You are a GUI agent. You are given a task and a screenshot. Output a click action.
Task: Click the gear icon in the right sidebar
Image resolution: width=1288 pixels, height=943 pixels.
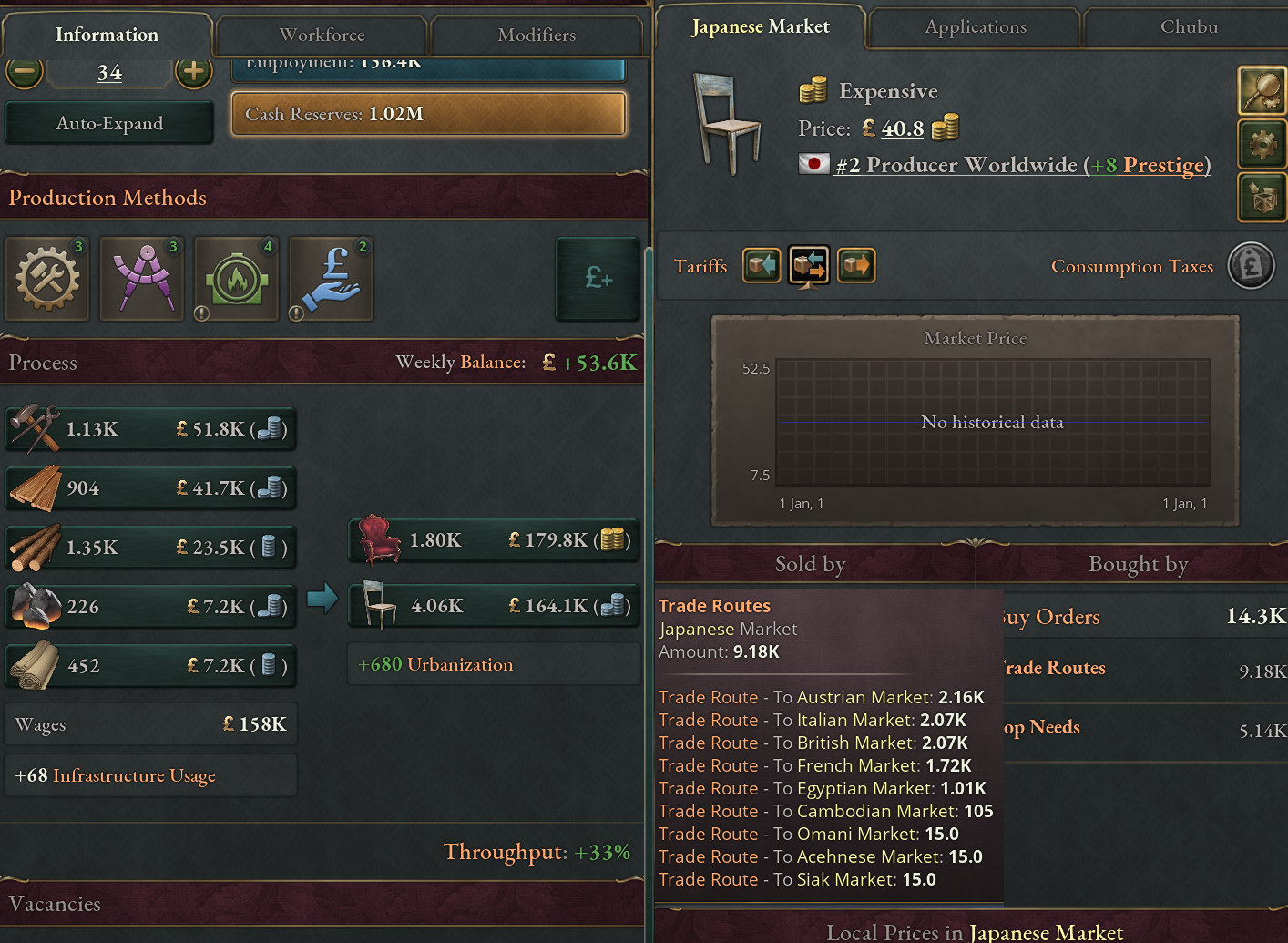(x=1262, y=144)
